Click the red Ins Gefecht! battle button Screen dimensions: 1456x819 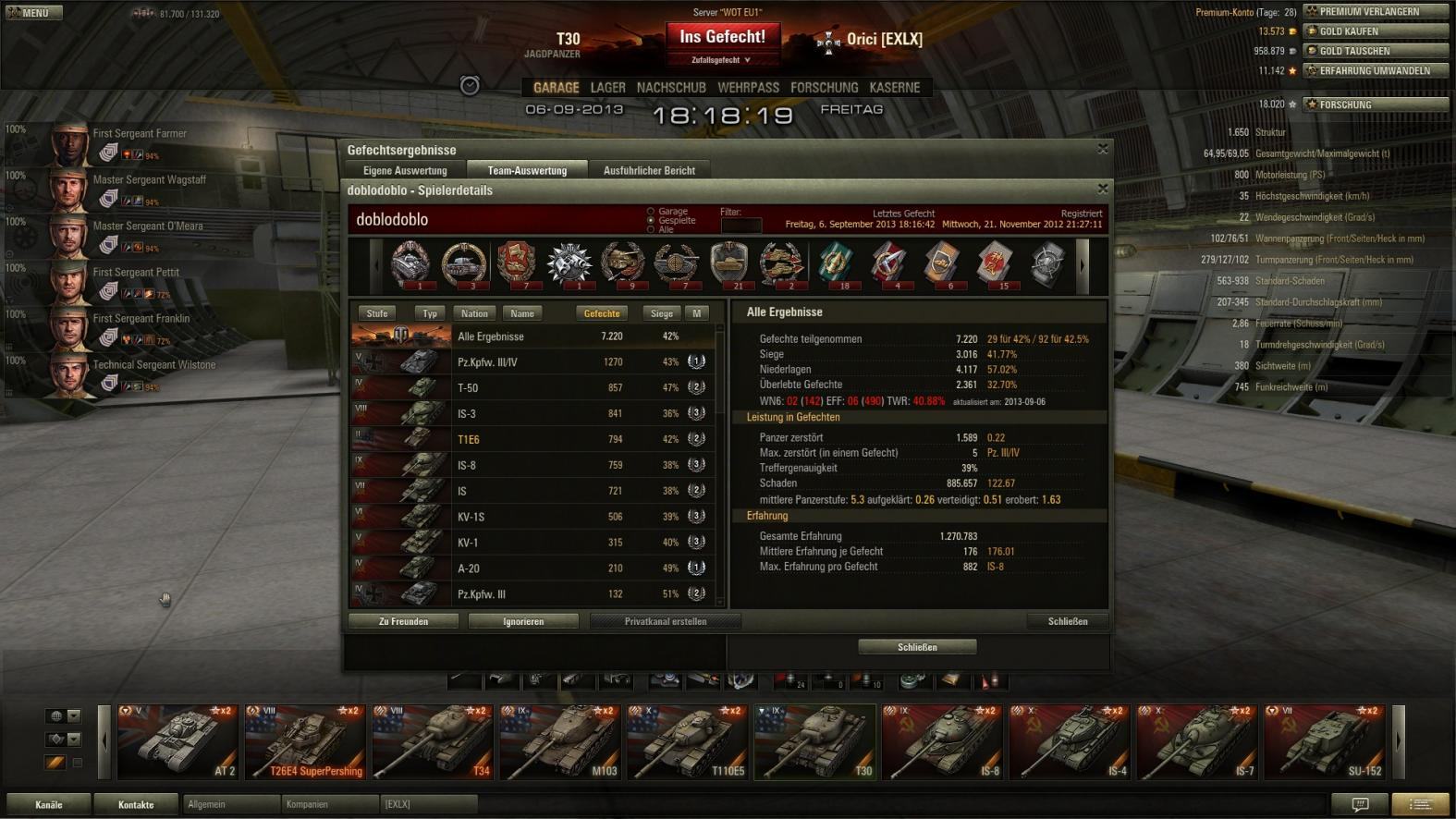pos(722,37)
